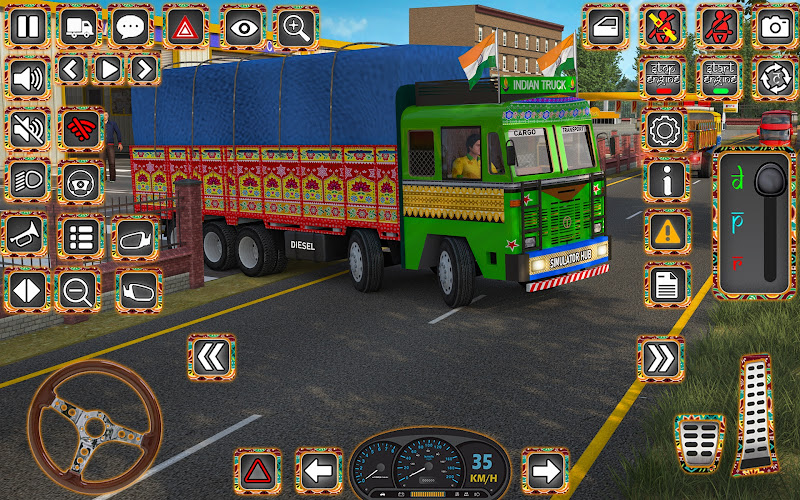Image resolution: width=800 pixels, height=500 pixels.
Task: Toggle the red hazard triangle at the top
Action: coord(185,27)
